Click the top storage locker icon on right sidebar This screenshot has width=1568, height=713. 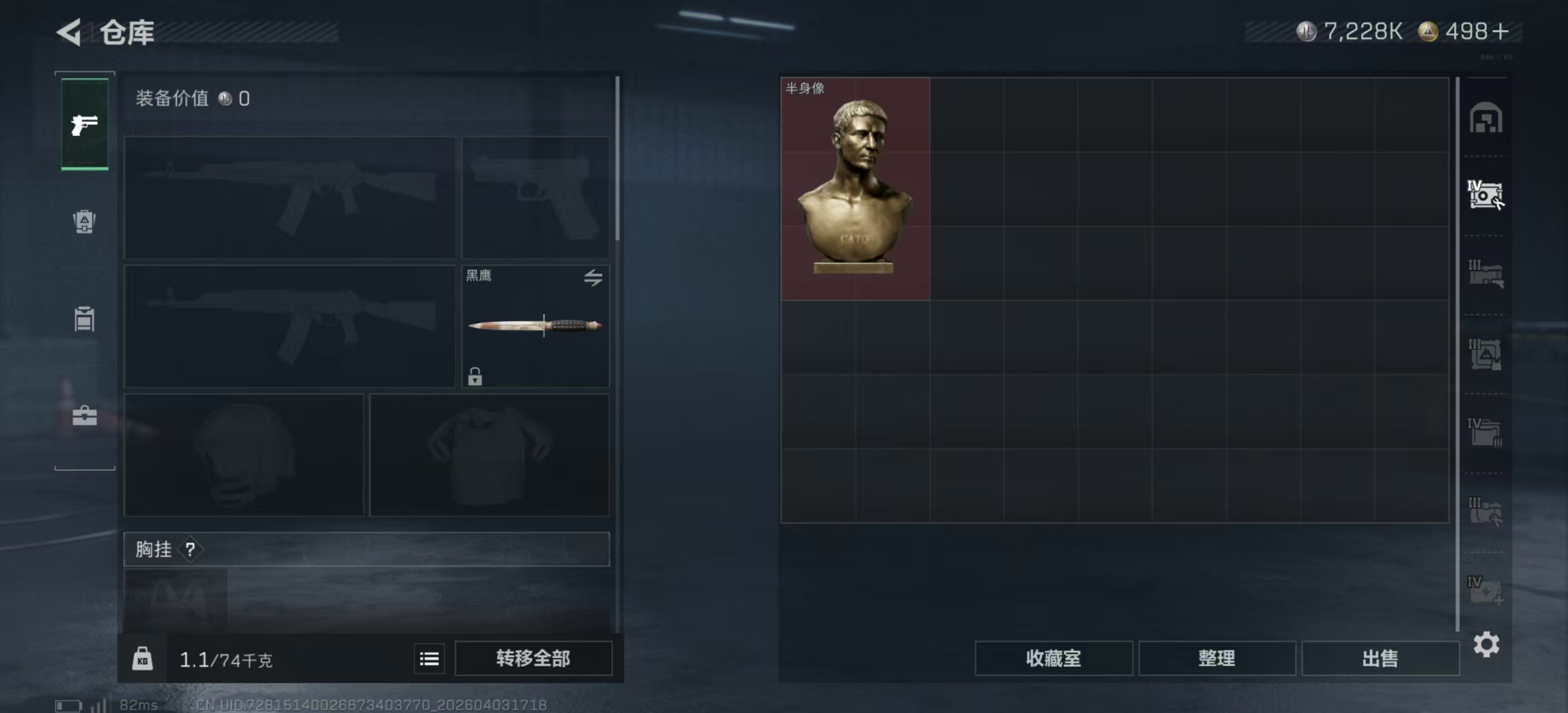pos(1488,119)
